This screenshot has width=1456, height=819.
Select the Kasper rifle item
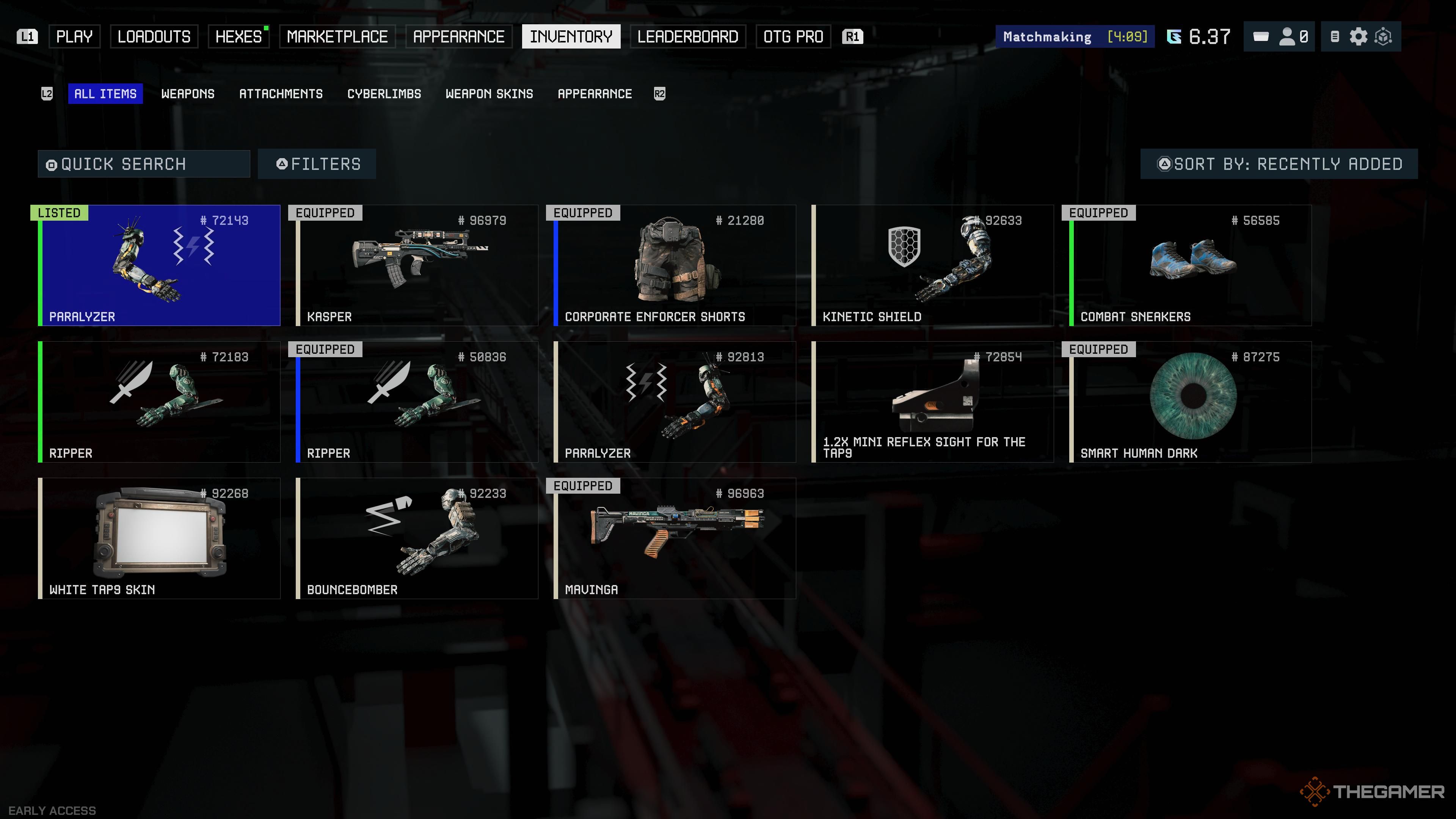tap(417, 266)
